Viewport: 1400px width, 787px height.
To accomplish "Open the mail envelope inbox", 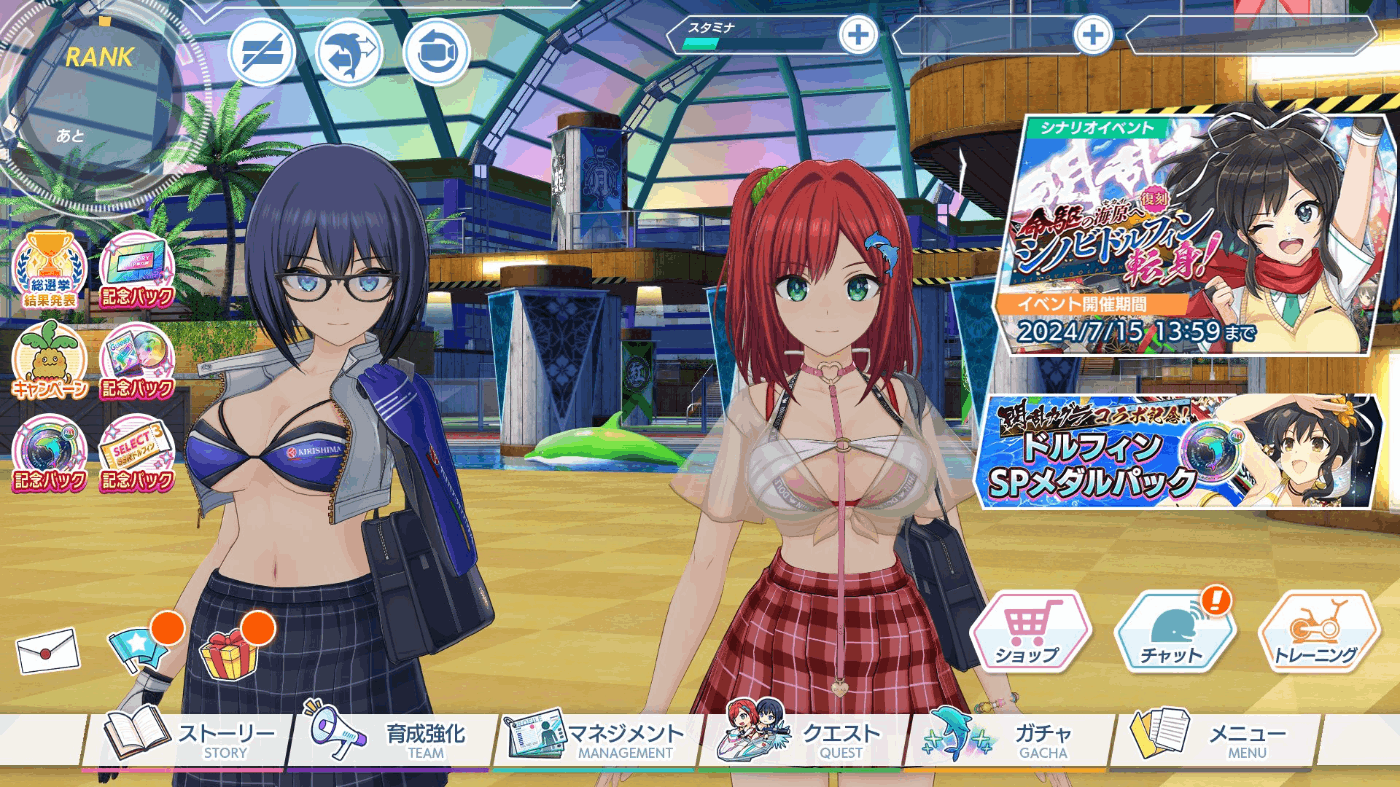I will pyautogui.click(x=47, y=651).
